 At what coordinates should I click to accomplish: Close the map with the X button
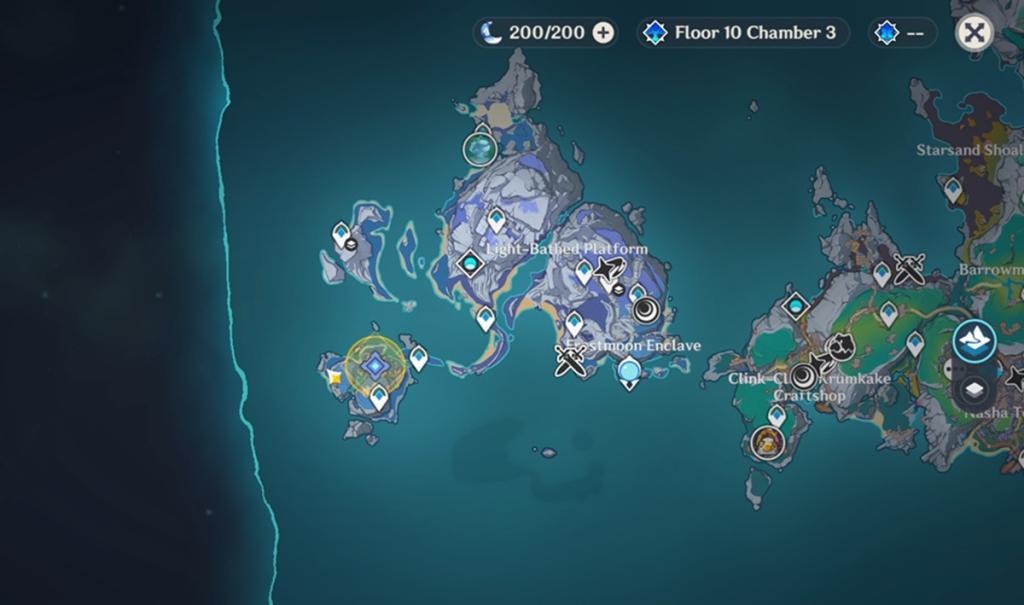(x=974, y=33)
